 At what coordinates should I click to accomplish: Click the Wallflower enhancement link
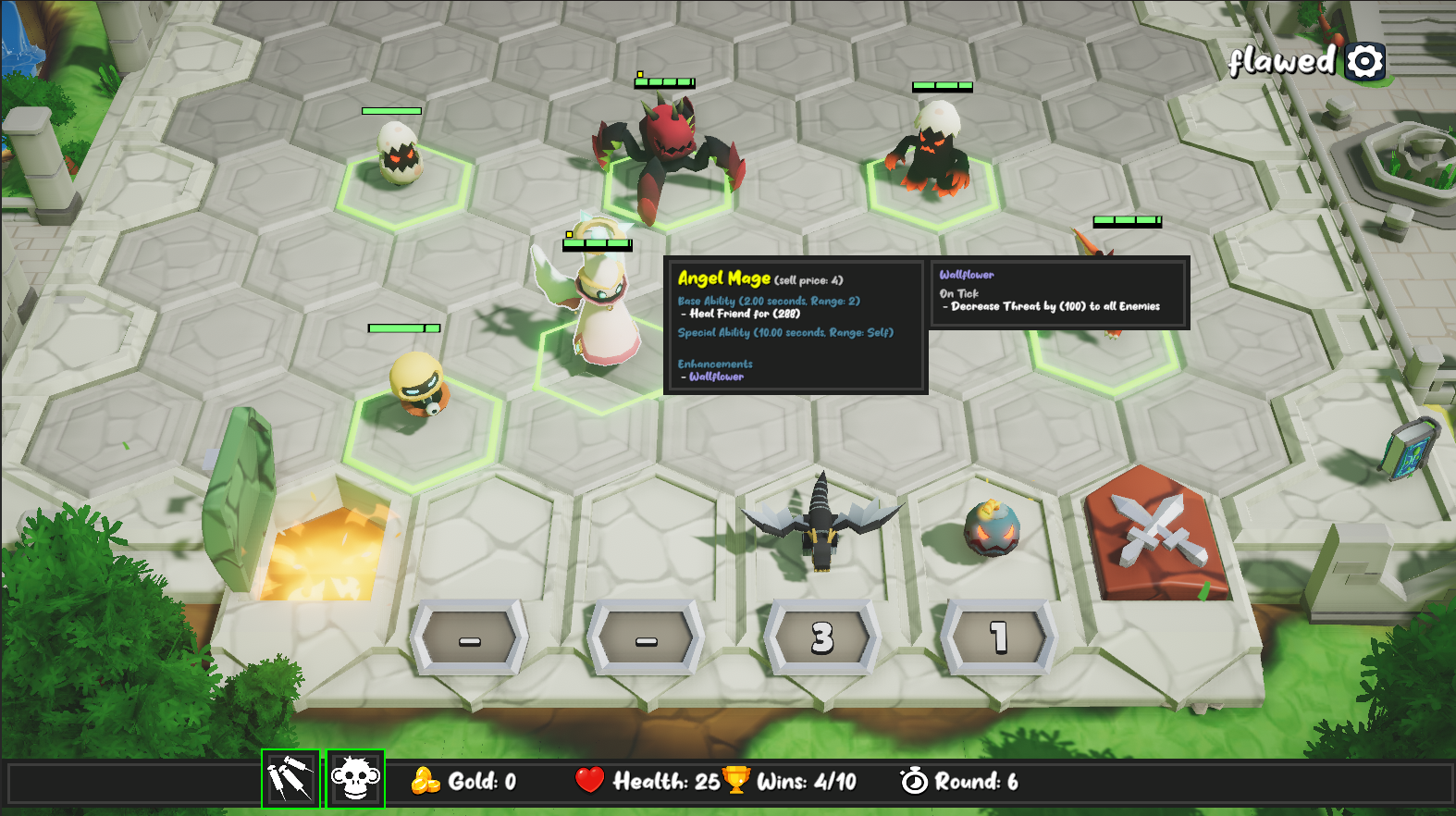click(x=717, y=377)
